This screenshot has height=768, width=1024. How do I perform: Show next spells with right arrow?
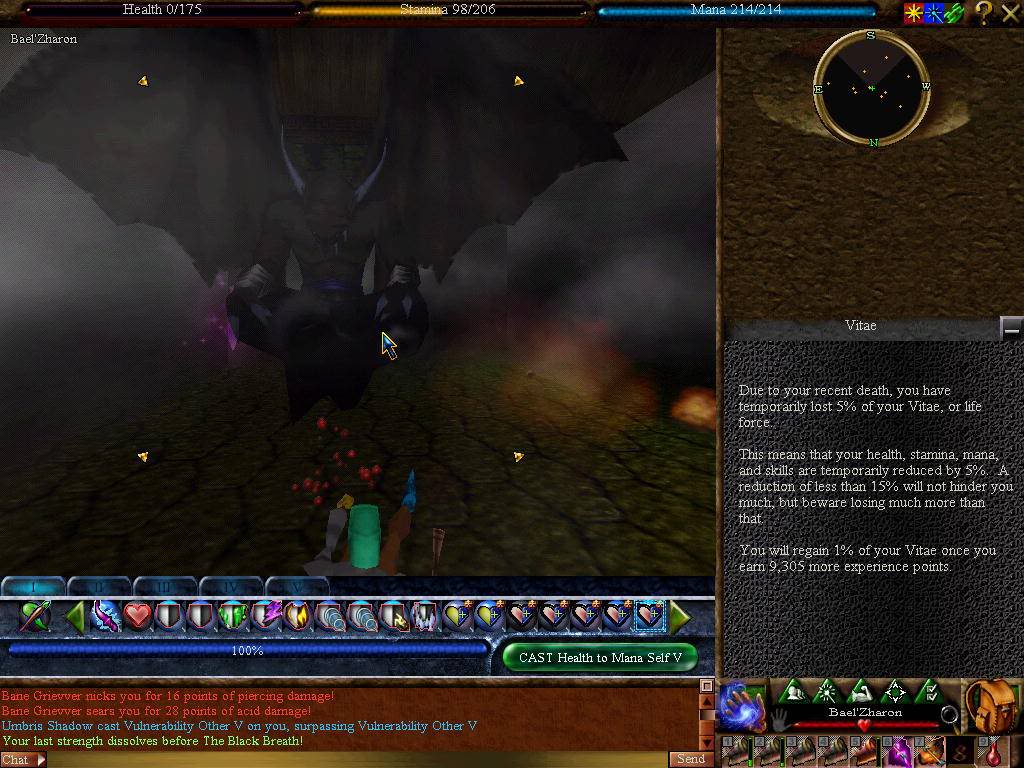[681, 618]
